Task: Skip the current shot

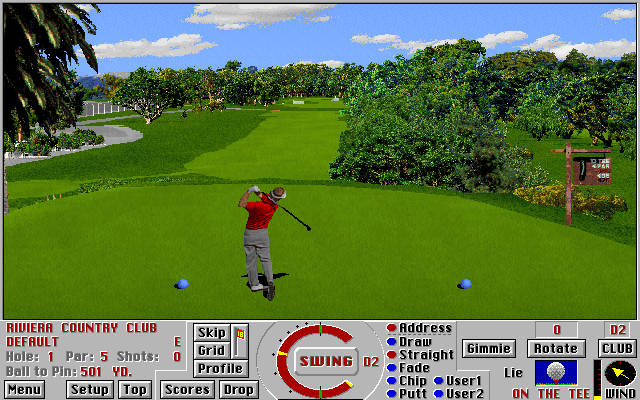Action: click(211, 333)
